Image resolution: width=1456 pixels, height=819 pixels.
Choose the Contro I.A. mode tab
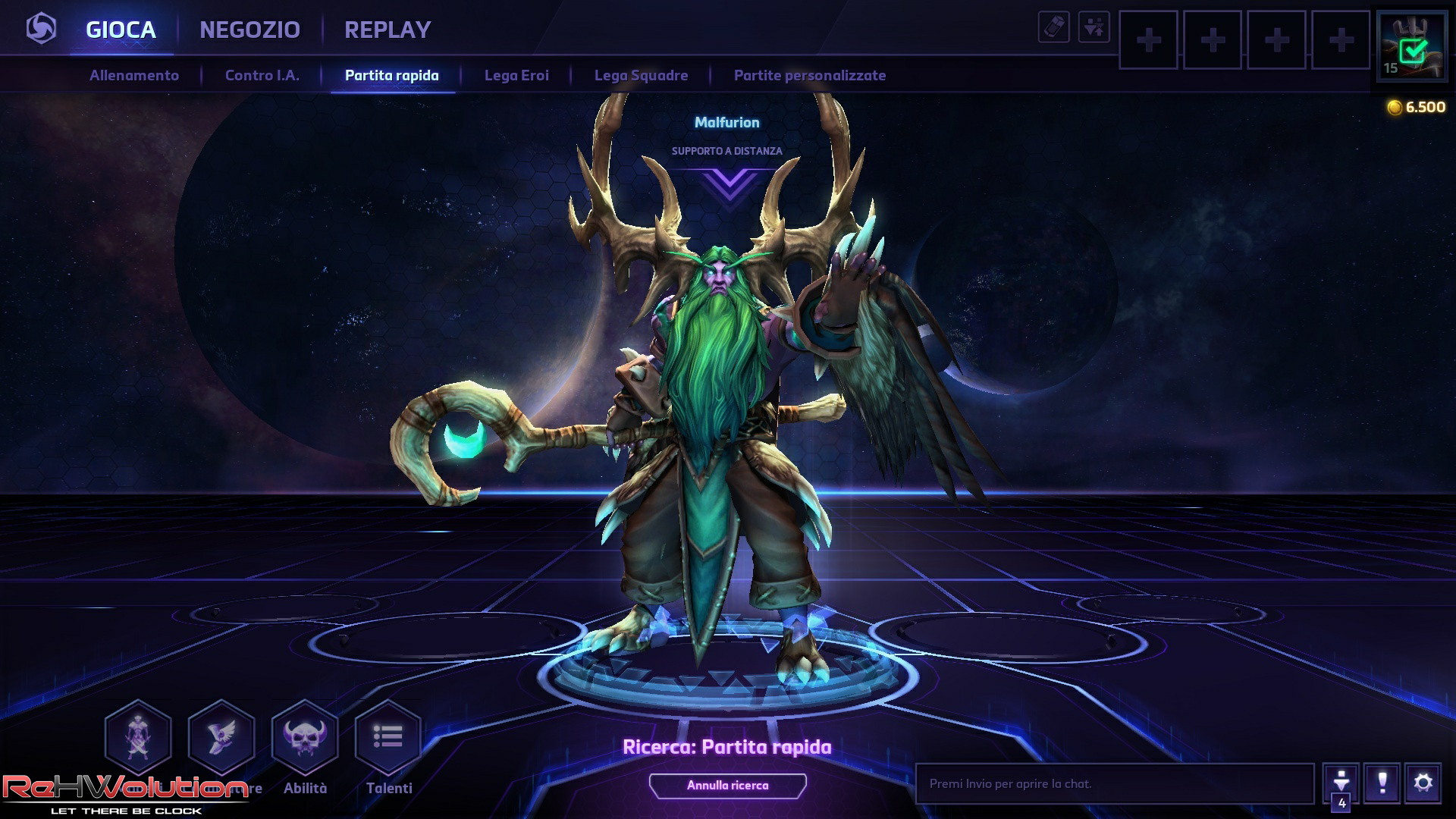click(x=262, y=75)
